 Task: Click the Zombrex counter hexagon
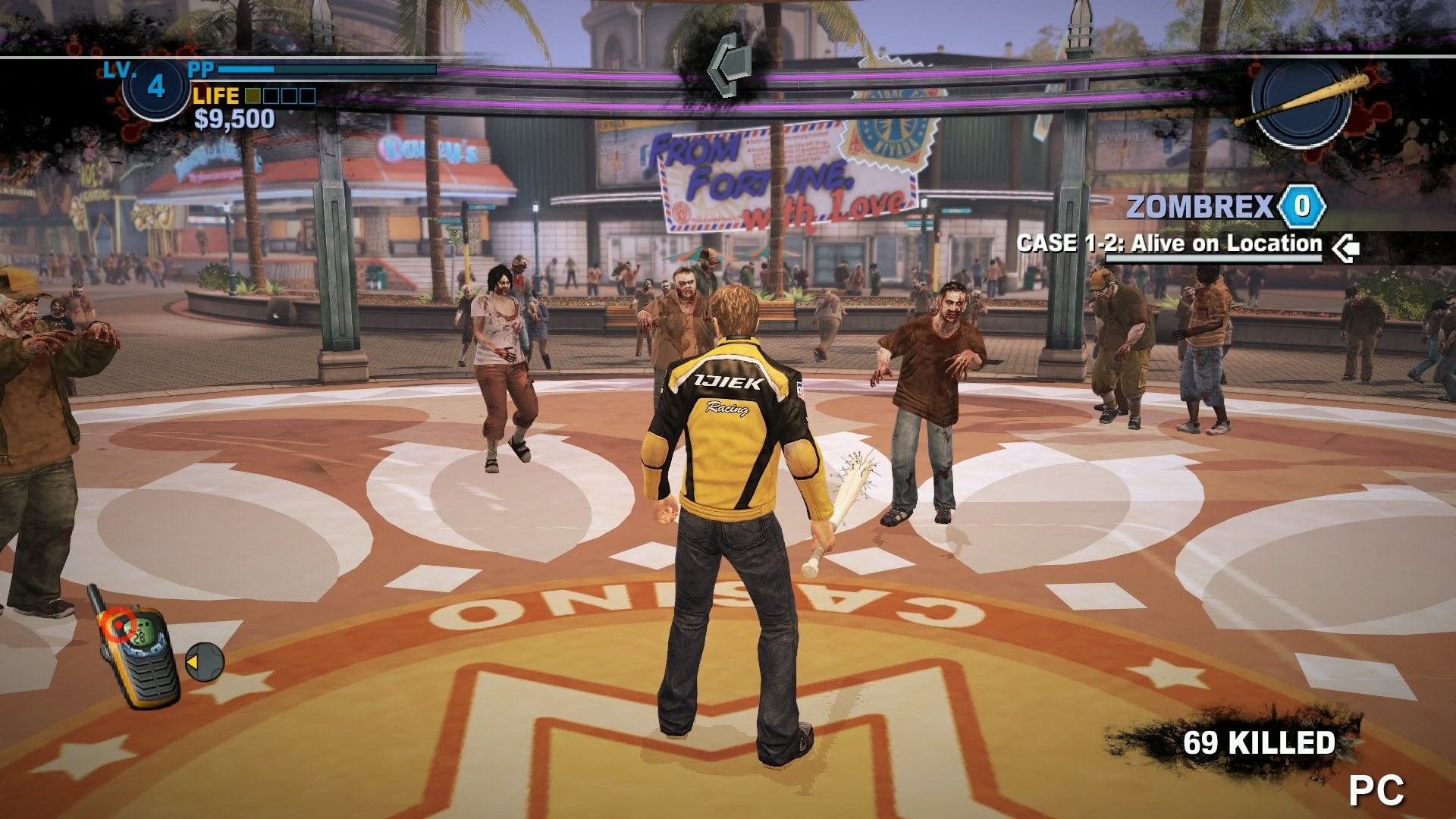click(x=1301, y=206)
